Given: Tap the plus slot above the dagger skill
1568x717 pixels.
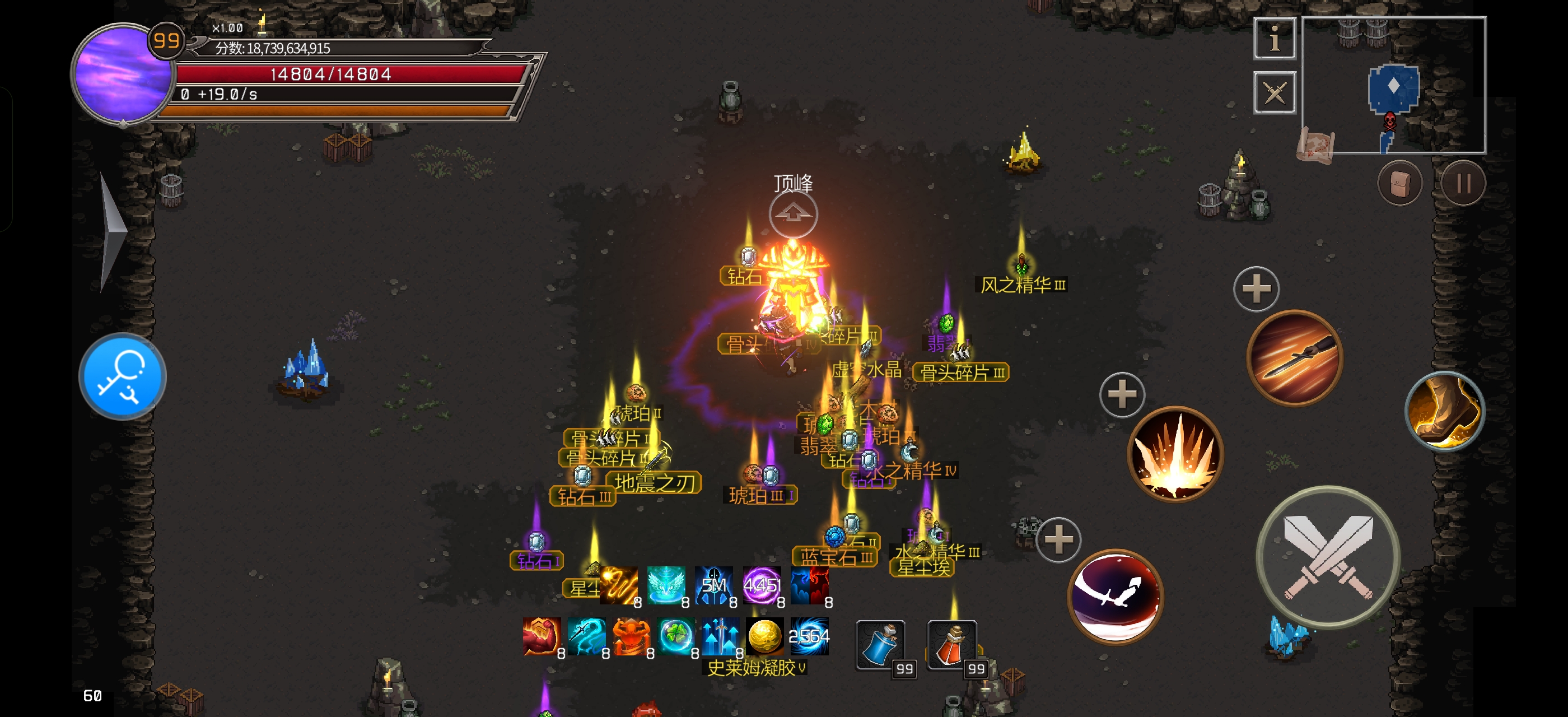Looking at the screenshot, I should coord(1256,289).
